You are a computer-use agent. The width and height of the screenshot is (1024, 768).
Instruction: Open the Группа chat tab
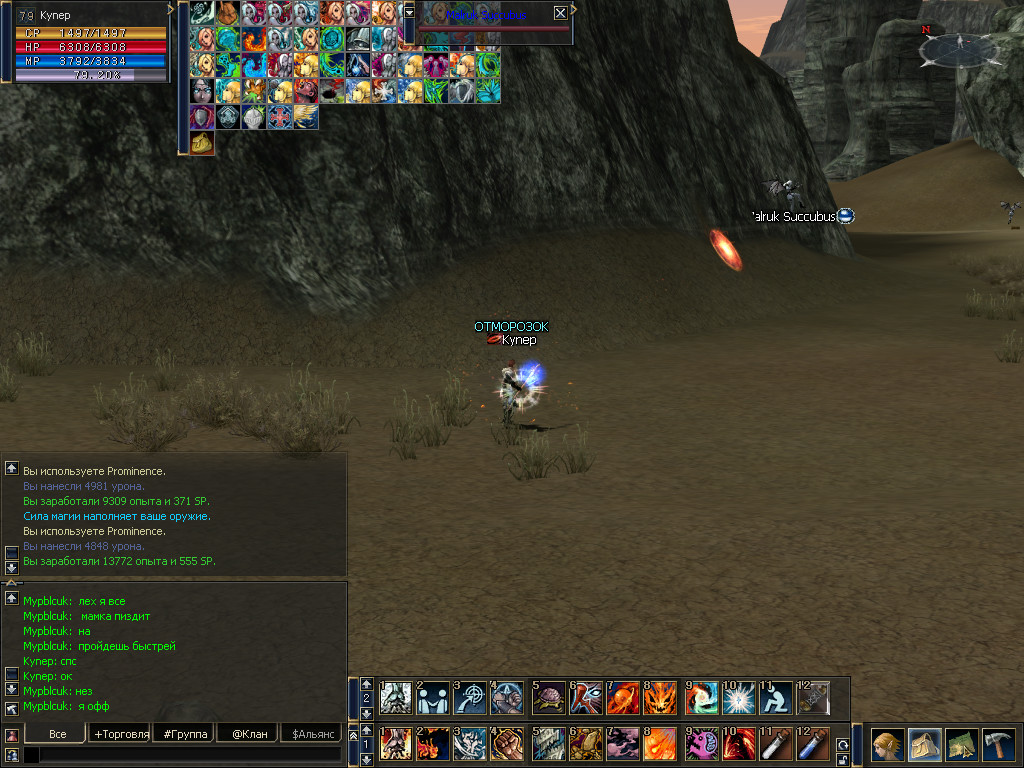click(186, 734)
